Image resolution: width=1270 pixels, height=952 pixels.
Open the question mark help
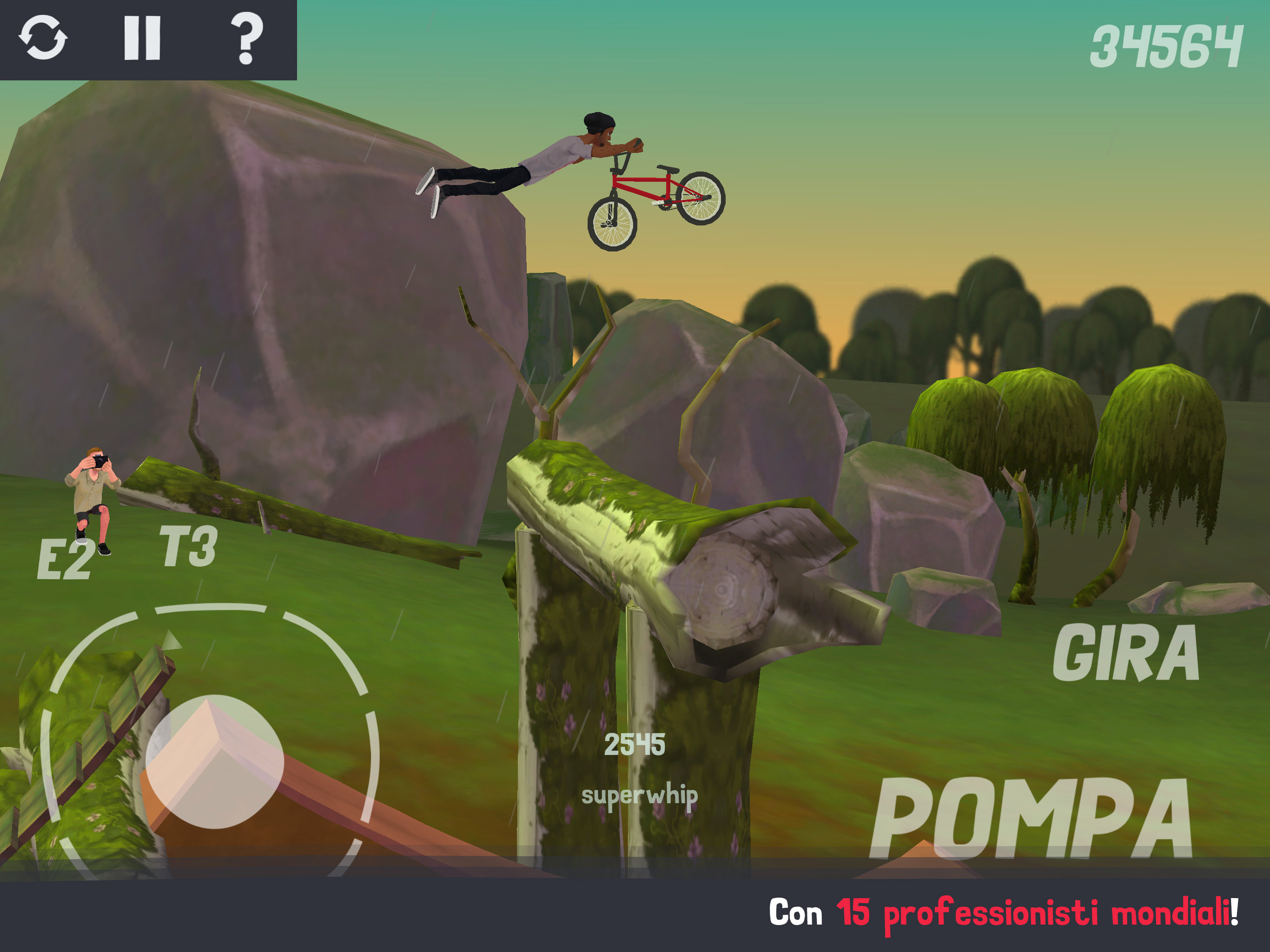tap(247, 38)
